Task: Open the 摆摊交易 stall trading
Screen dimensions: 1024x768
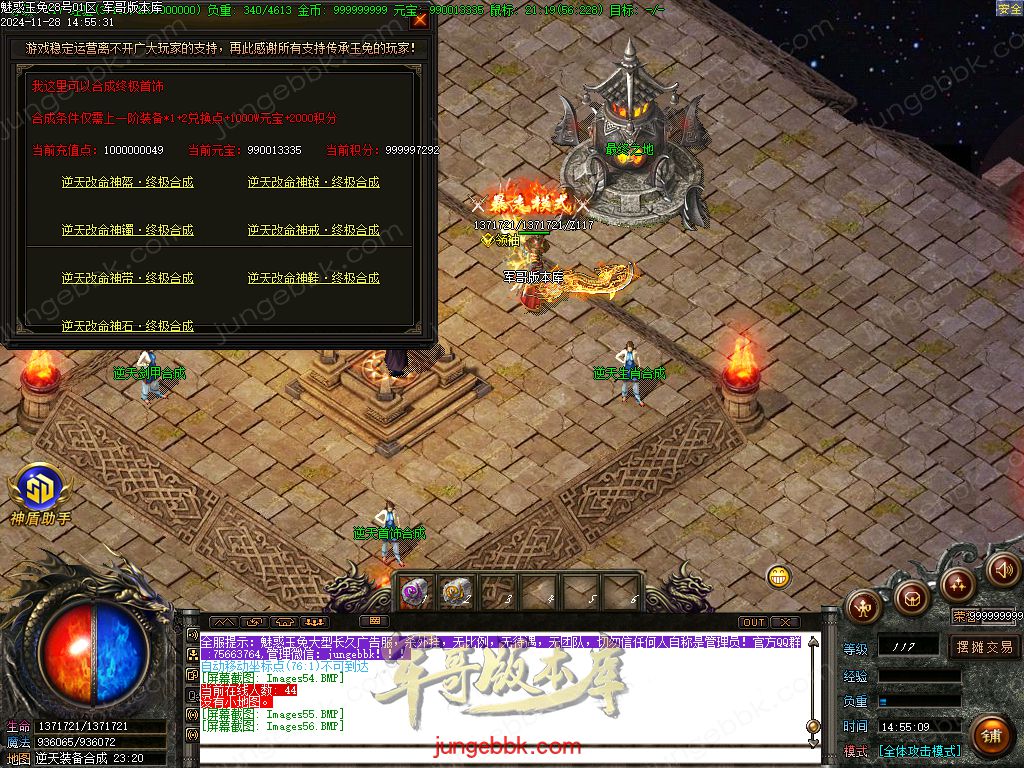Action: click(983, 647)
